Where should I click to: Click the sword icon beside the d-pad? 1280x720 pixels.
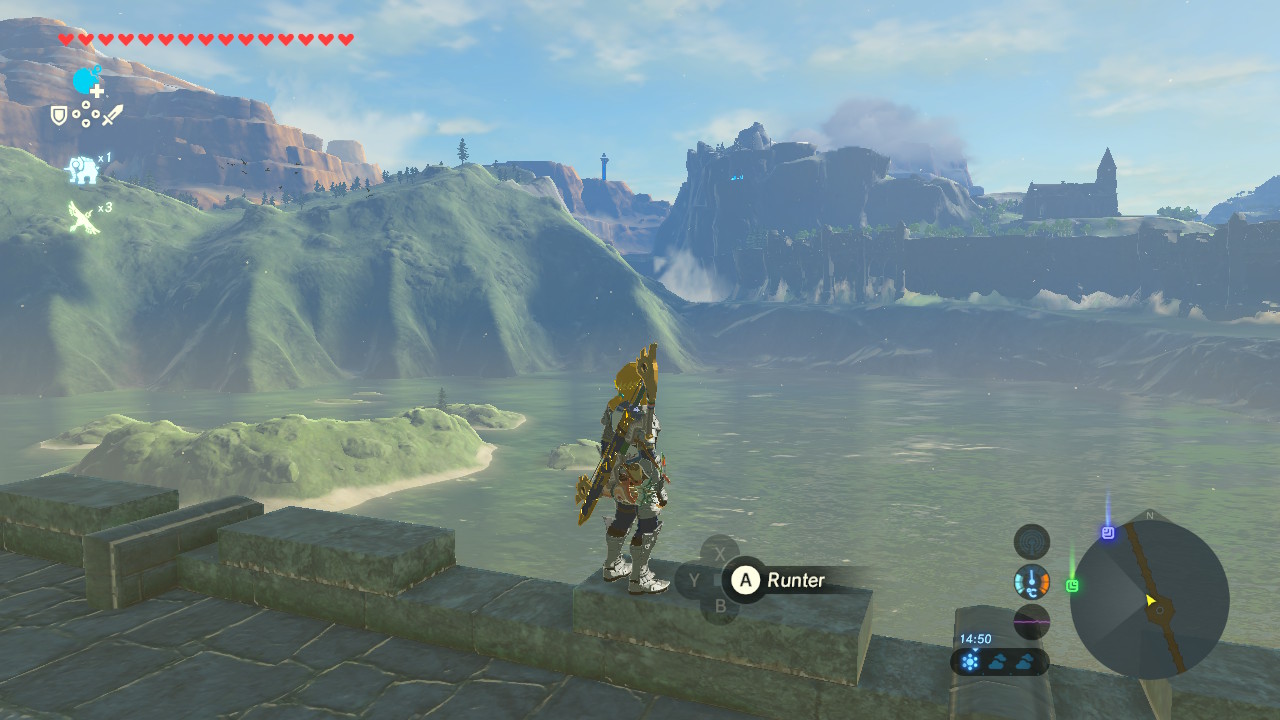[x=112, y=115]
